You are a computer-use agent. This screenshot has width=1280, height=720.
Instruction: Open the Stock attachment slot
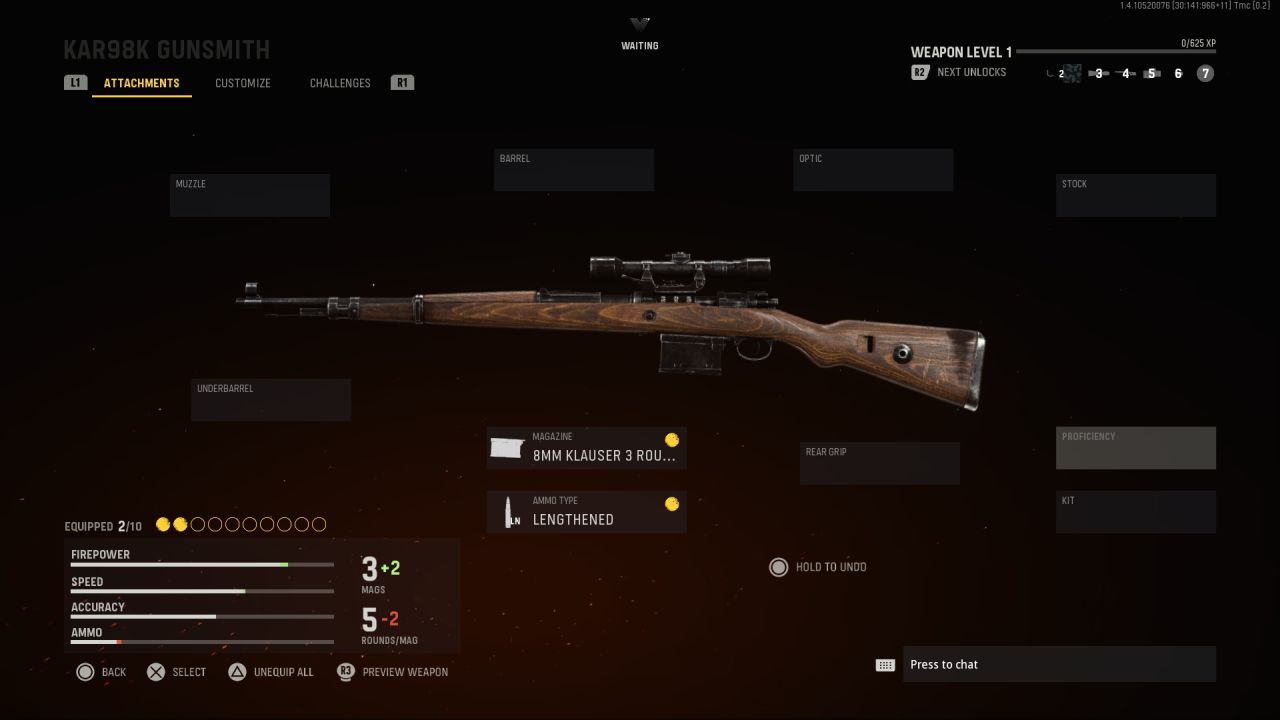pyautogui.click(x=1135, y=194)
